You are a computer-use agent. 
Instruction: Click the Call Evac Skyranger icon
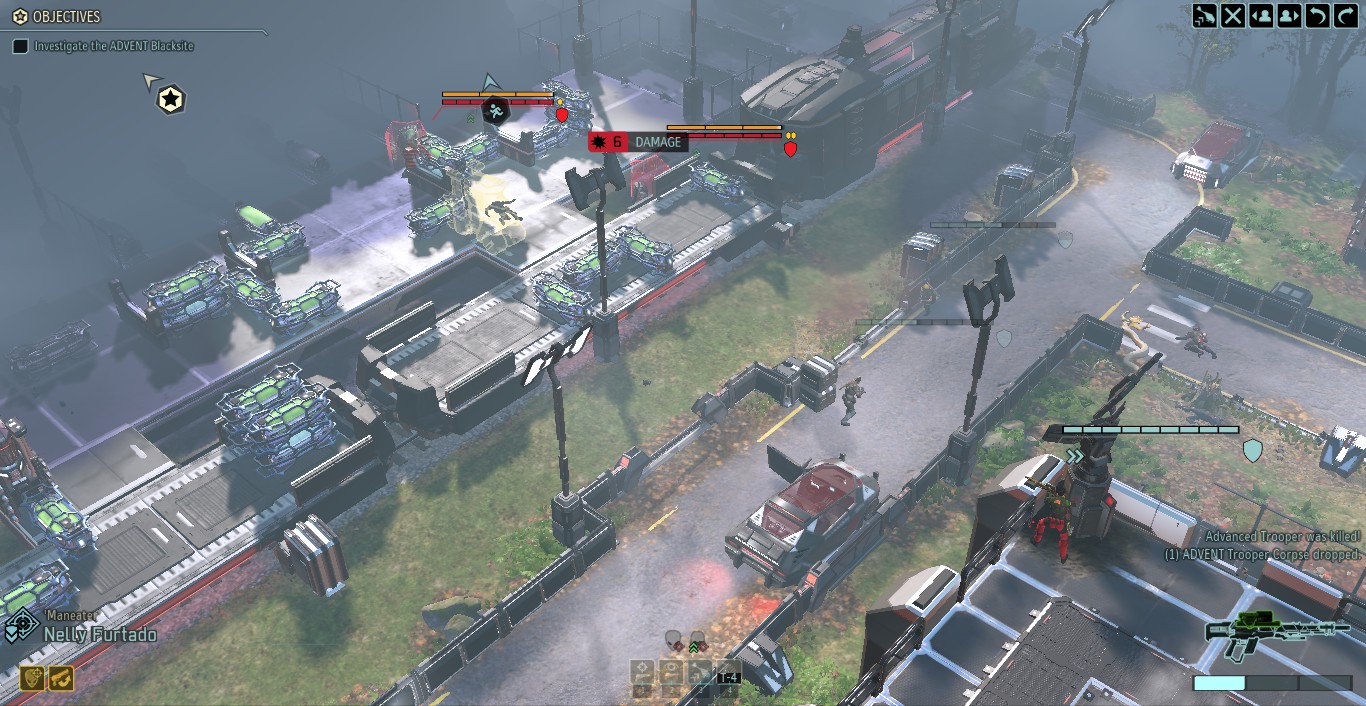click(x=1205, y=16)
